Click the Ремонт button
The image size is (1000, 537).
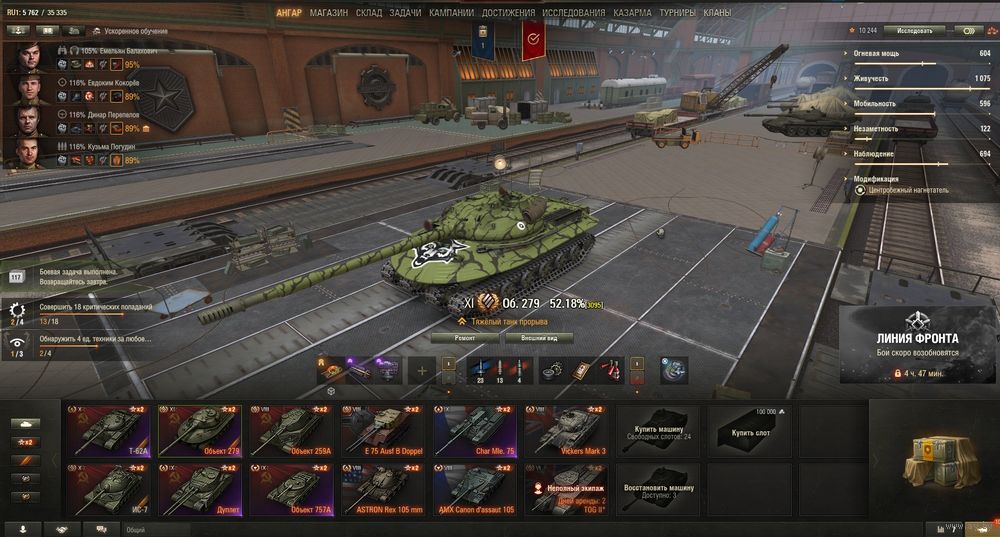click(x=465, y=338)
